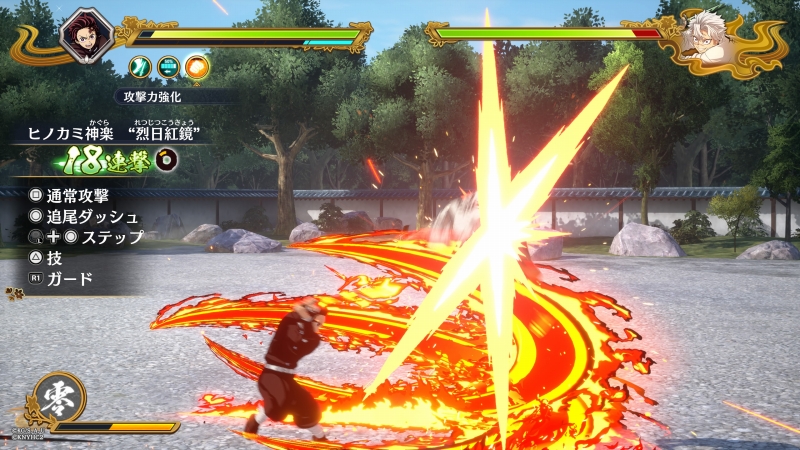Select the green slash buff icon
Screen dimensions: 800x450
pos(141,68)
